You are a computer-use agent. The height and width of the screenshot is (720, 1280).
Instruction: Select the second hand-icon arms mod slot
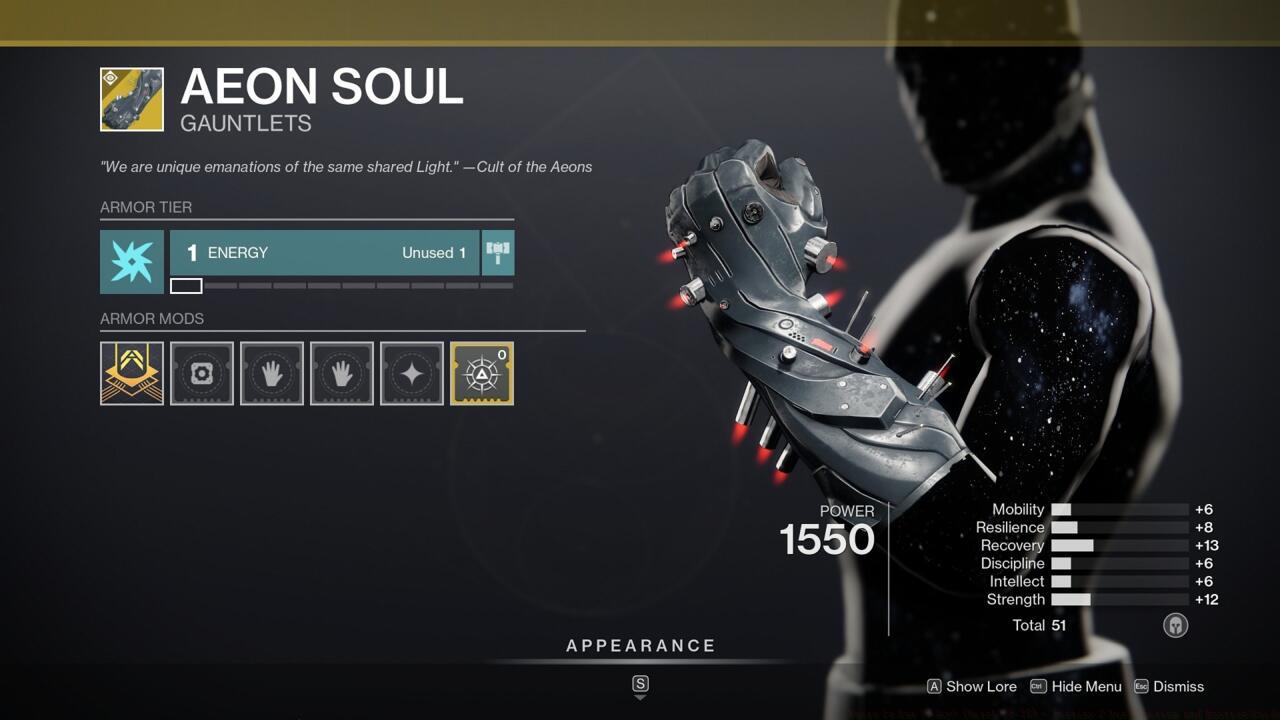click(341, 373)
